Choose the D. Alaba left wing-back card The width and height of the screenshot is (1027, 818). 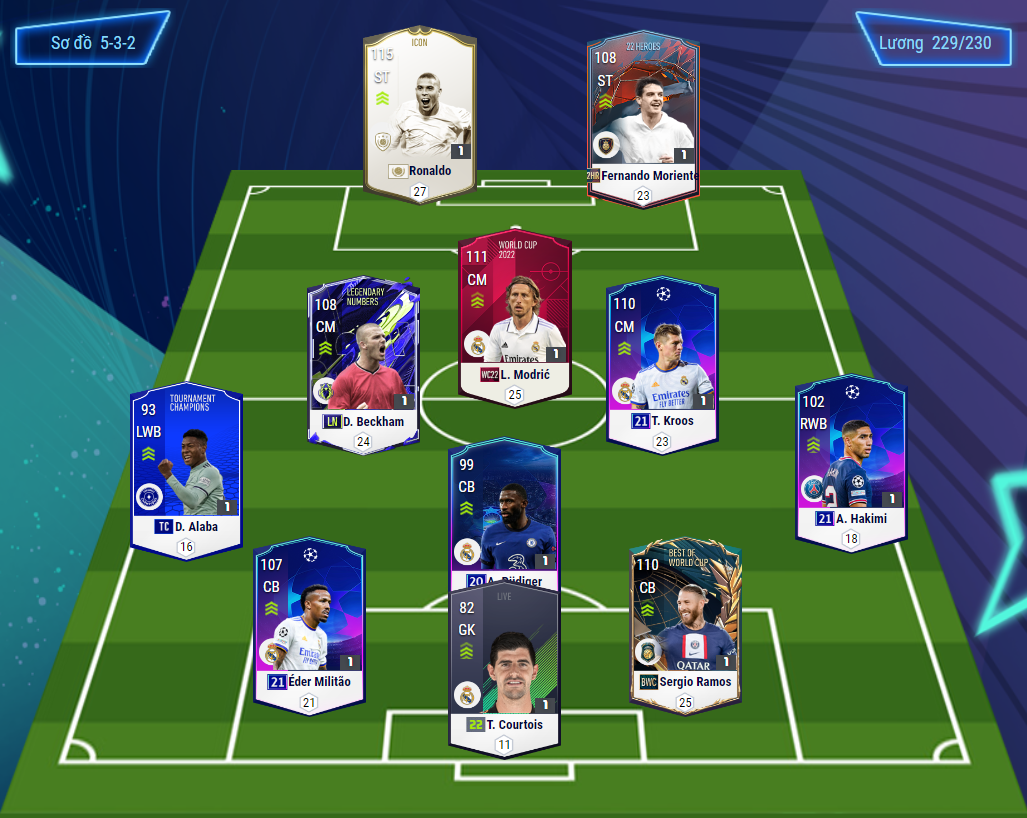[x=187, y=465]
